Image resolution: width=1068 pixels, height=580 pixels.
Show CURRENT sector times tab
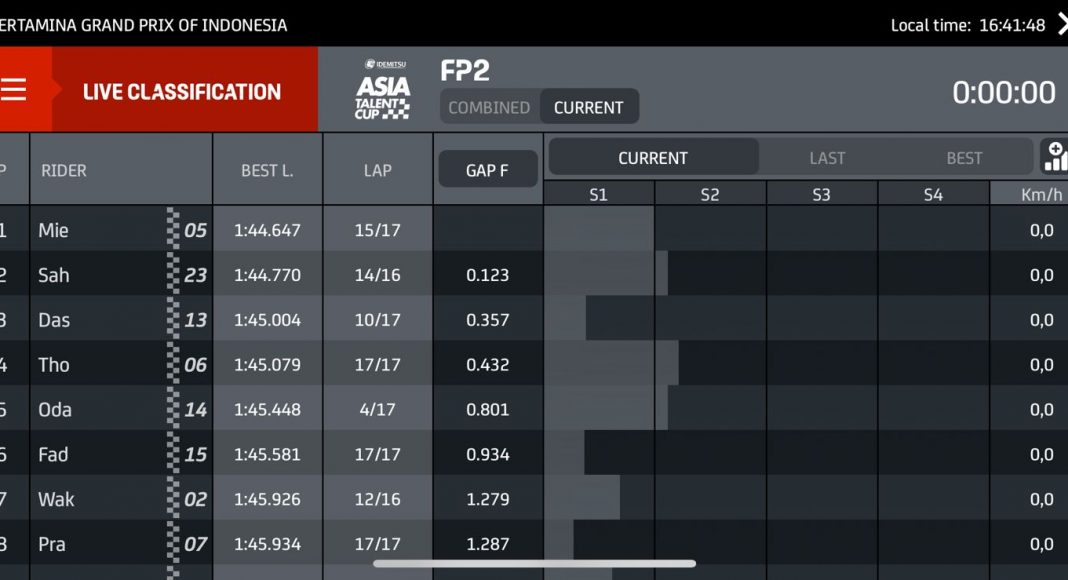tap(653, 158)
